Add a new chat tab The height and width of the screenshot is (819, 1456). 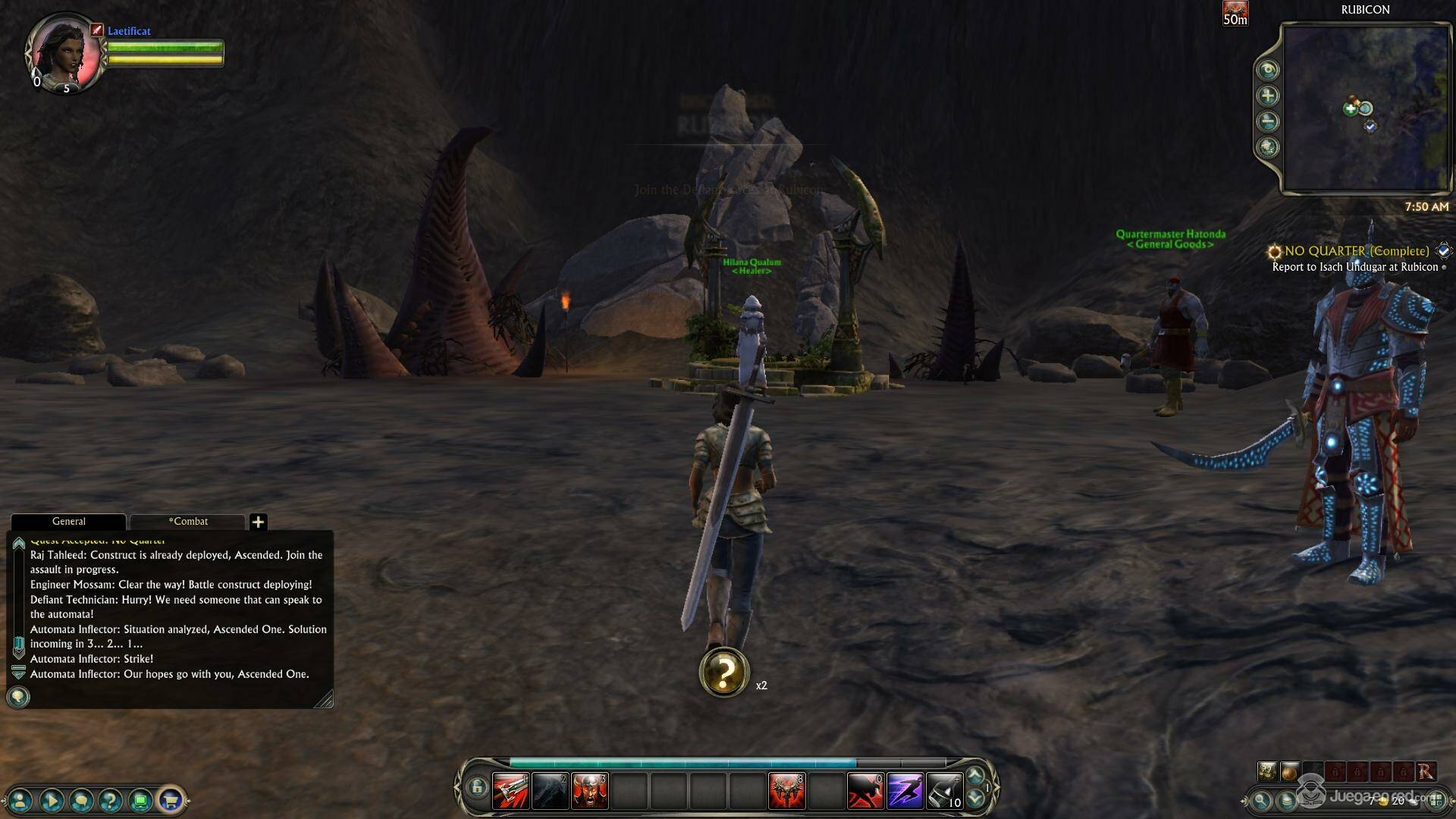[258, 522]
